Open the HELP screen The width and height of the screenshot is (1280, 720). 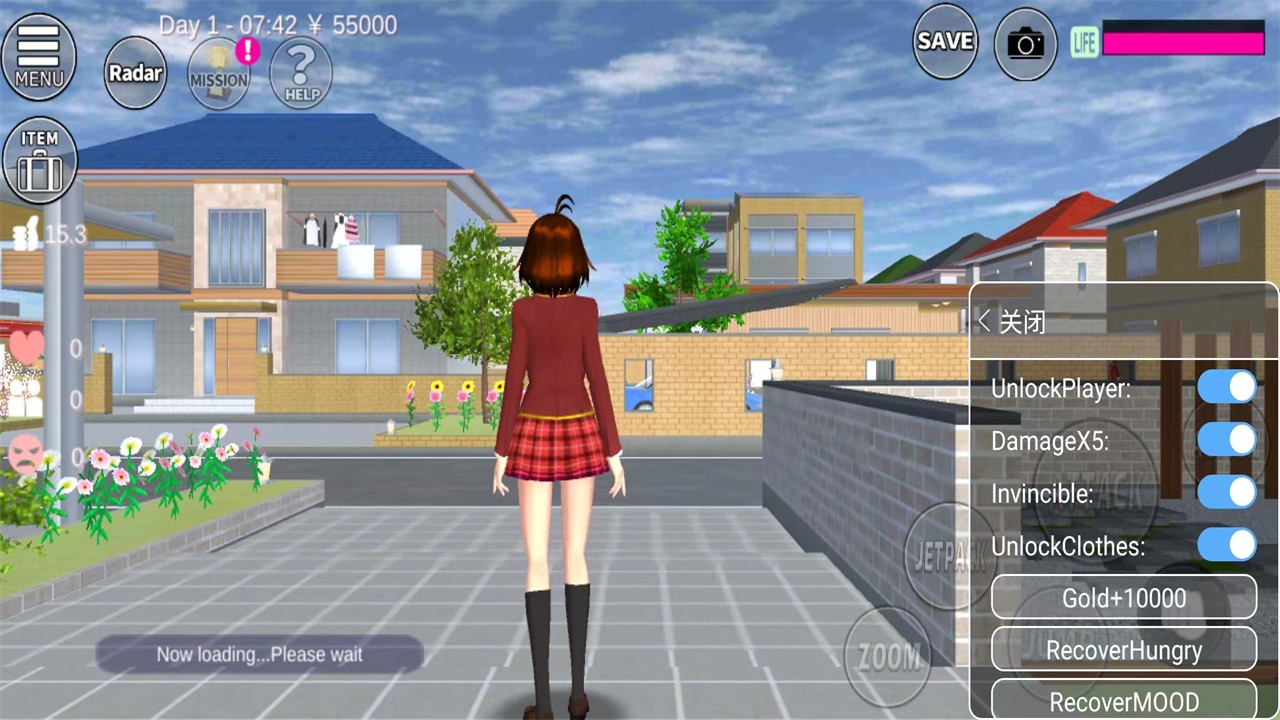point(301,70)
